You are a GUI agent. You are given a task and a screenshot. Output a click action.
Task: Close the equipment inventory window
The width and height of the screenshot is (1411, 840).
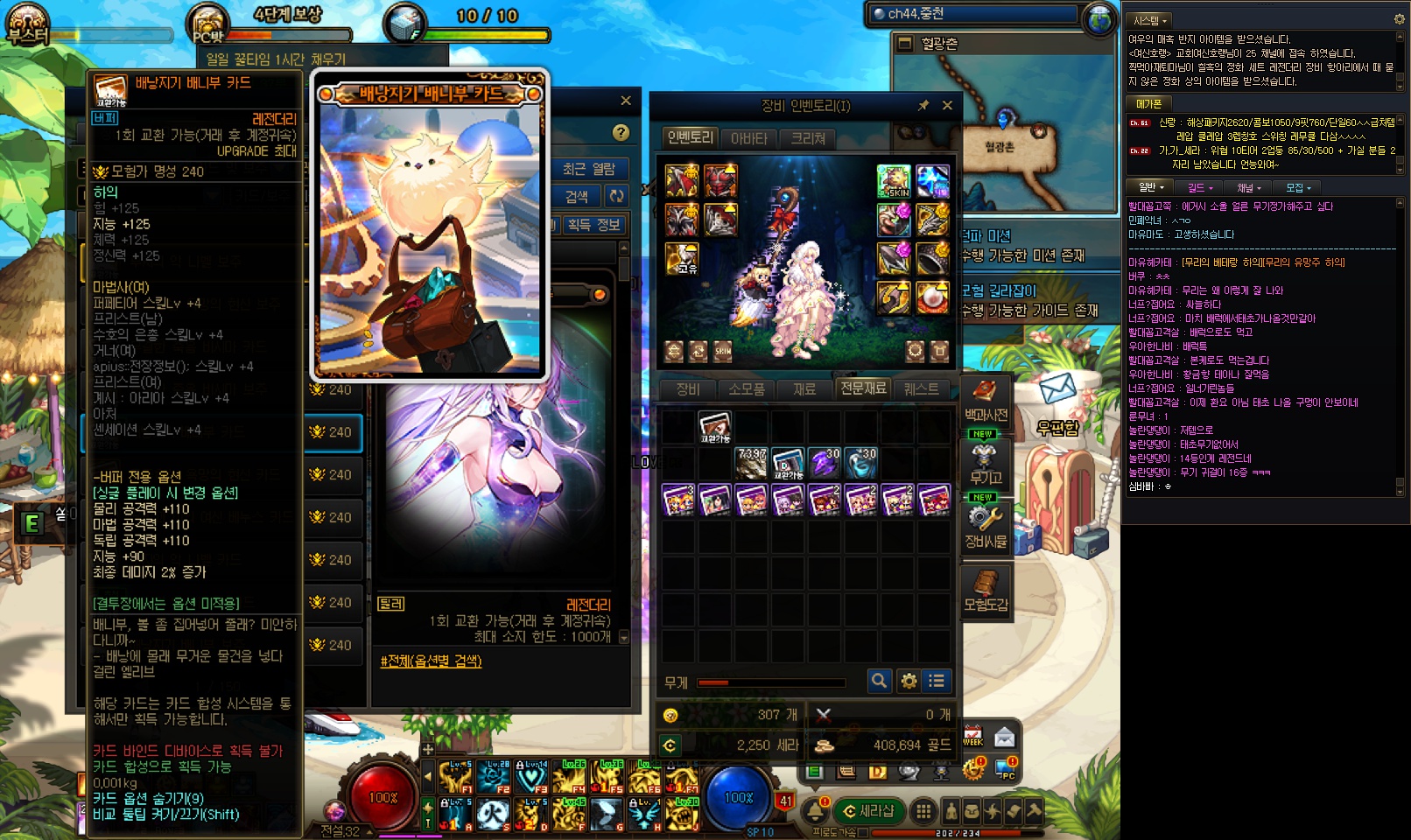point(947,106)
